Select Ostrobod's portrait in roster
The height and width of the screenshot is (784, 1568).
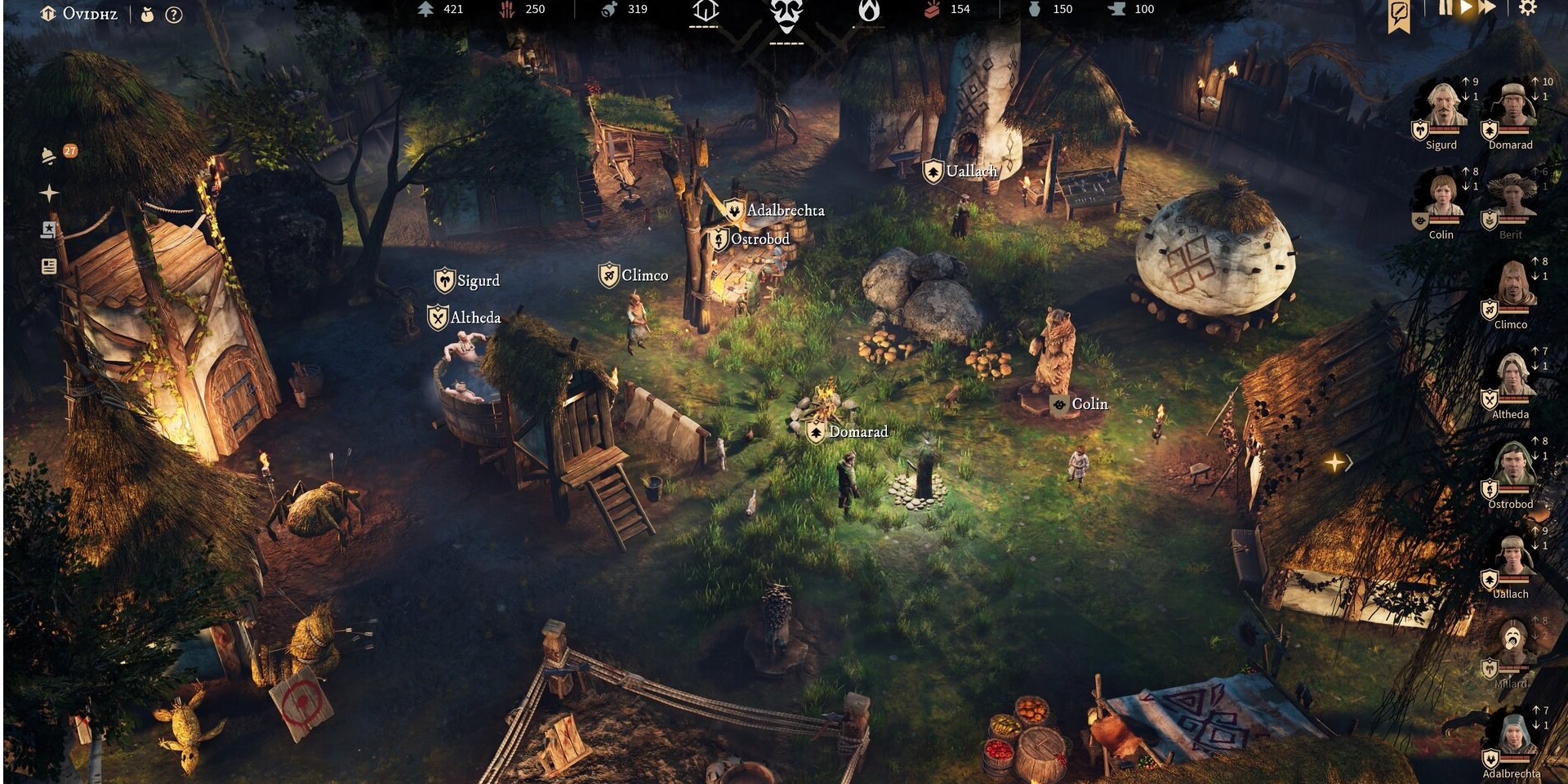click(1512, 465)
